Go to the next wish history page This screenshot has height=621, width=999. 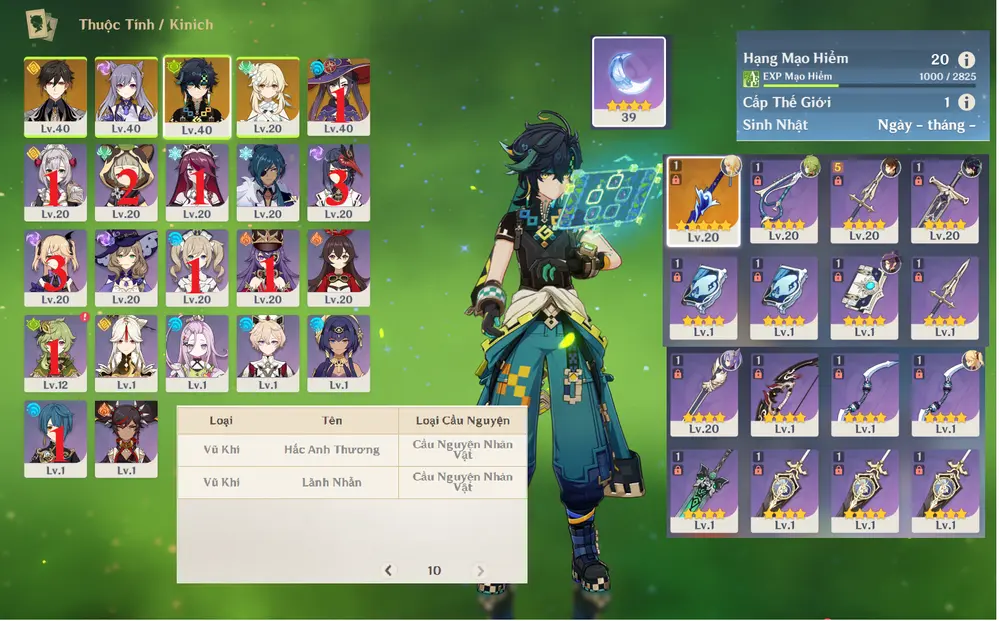tap(480, 570)
